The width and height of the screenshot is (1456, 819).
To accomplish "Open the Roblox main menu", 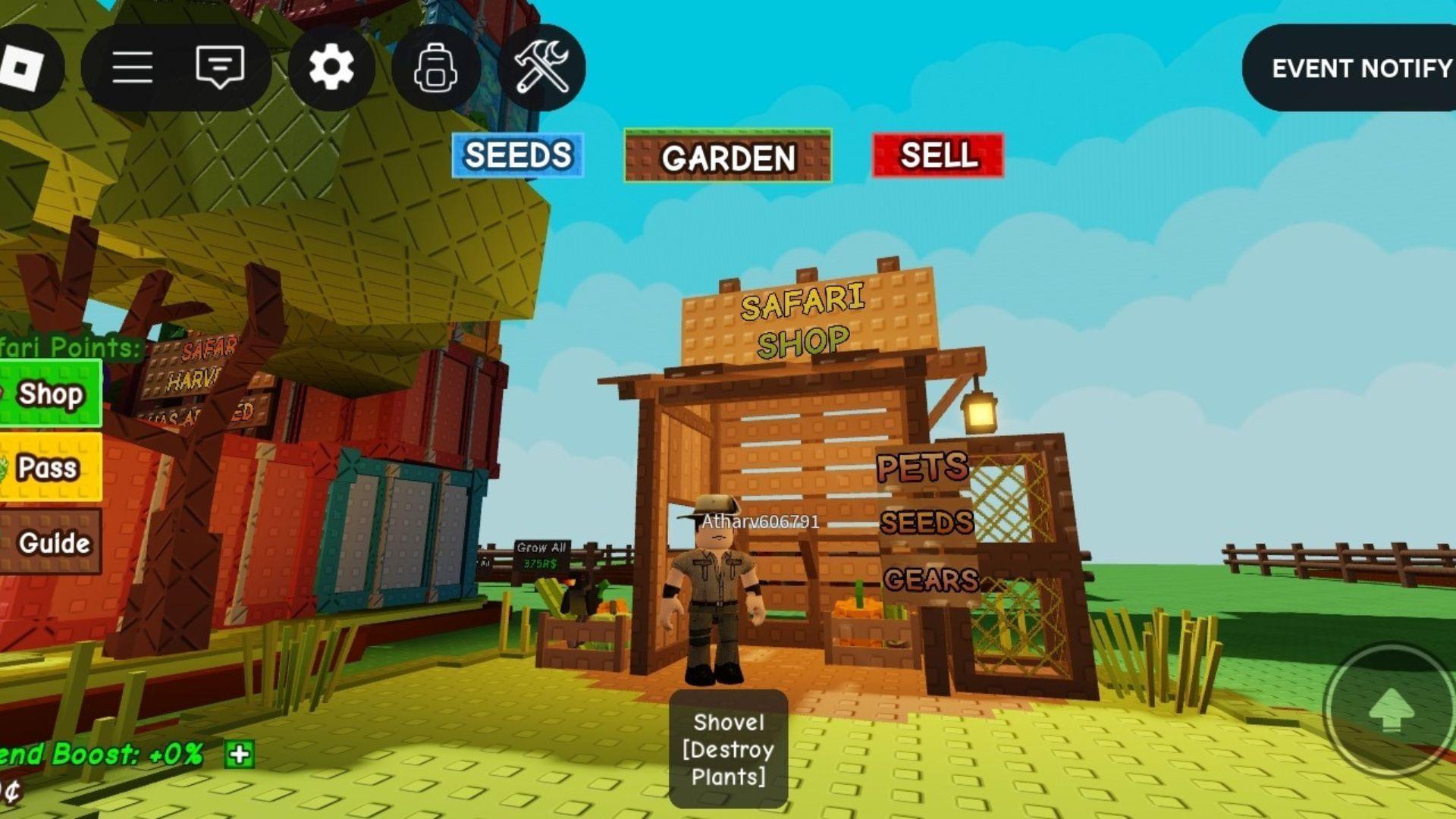I will click(133, 67).
